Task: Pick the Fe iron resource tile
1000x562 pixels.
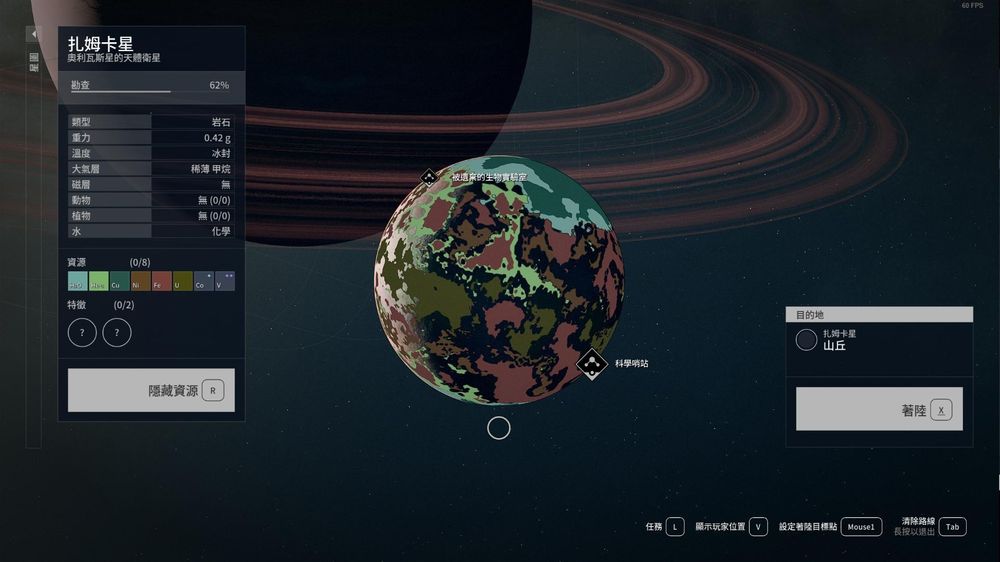Action: [161, 281]
